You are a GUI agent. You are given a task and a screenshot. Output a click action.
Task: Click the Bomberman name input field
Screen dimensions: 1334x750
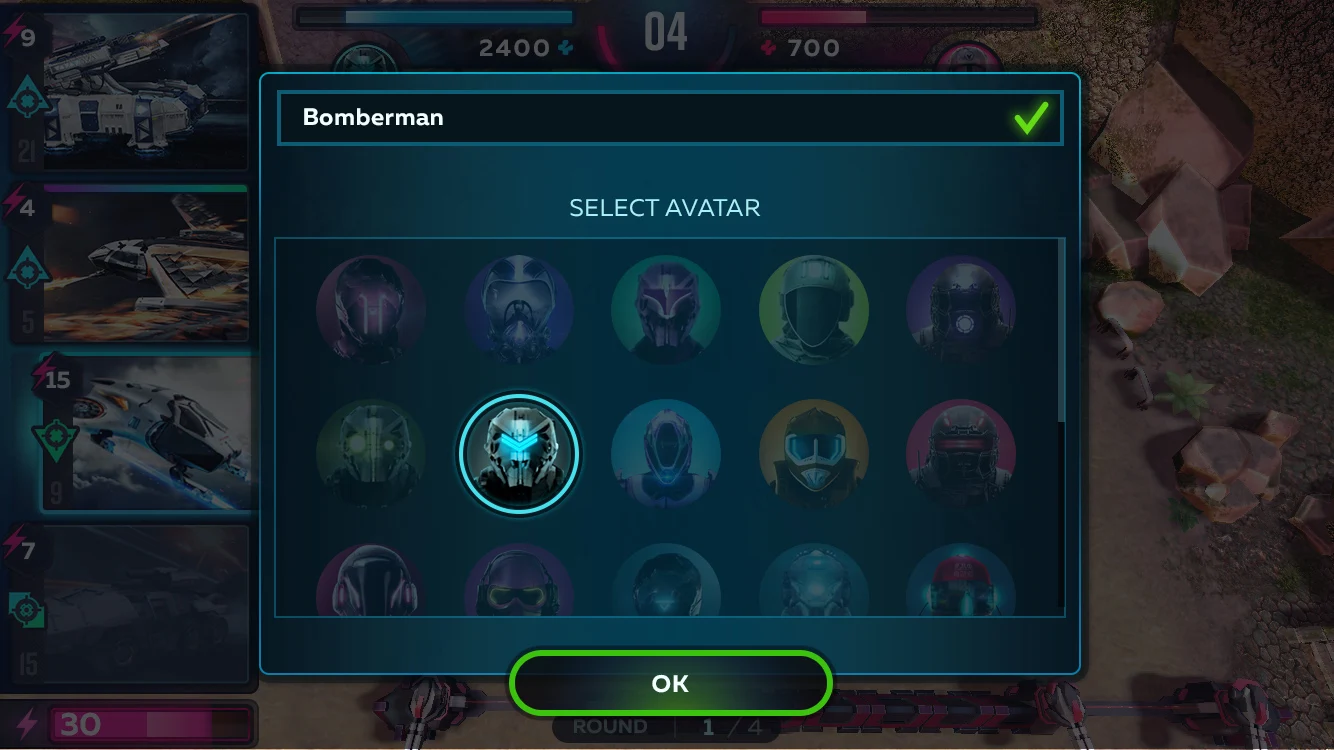(640, 118)
